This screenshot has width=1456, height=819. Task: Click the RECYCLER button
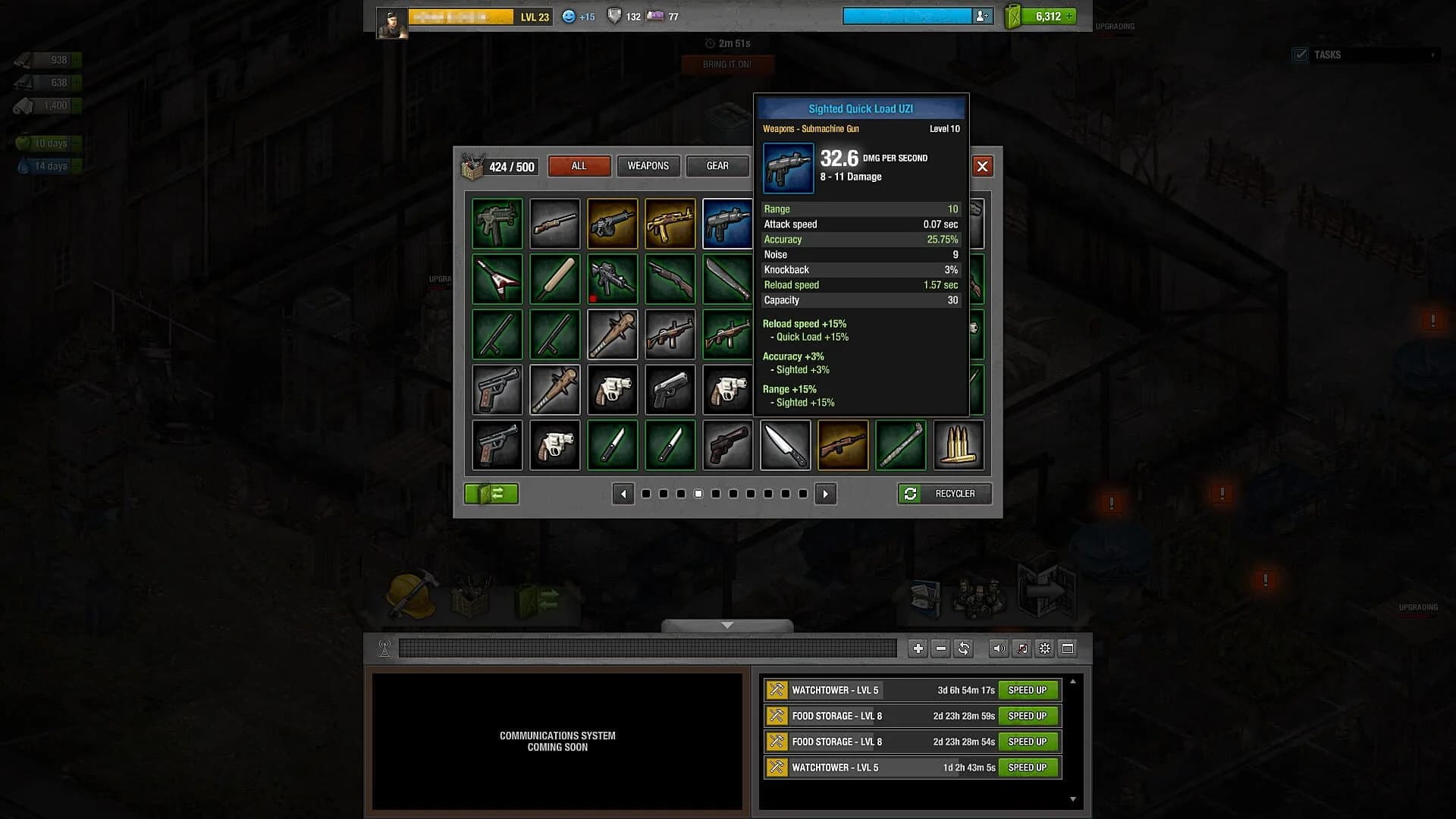[943, 494]
